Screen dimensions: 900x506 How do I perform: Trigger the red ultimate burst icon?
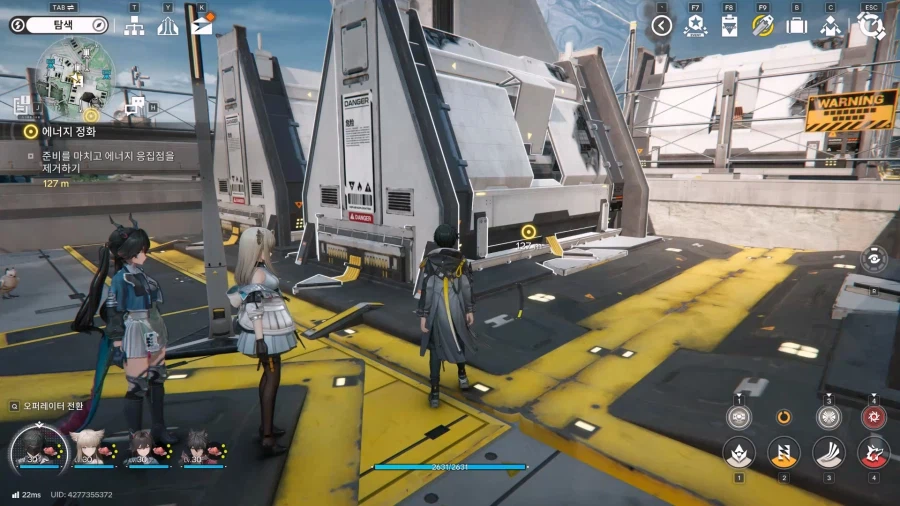click(x=873, y=417)
